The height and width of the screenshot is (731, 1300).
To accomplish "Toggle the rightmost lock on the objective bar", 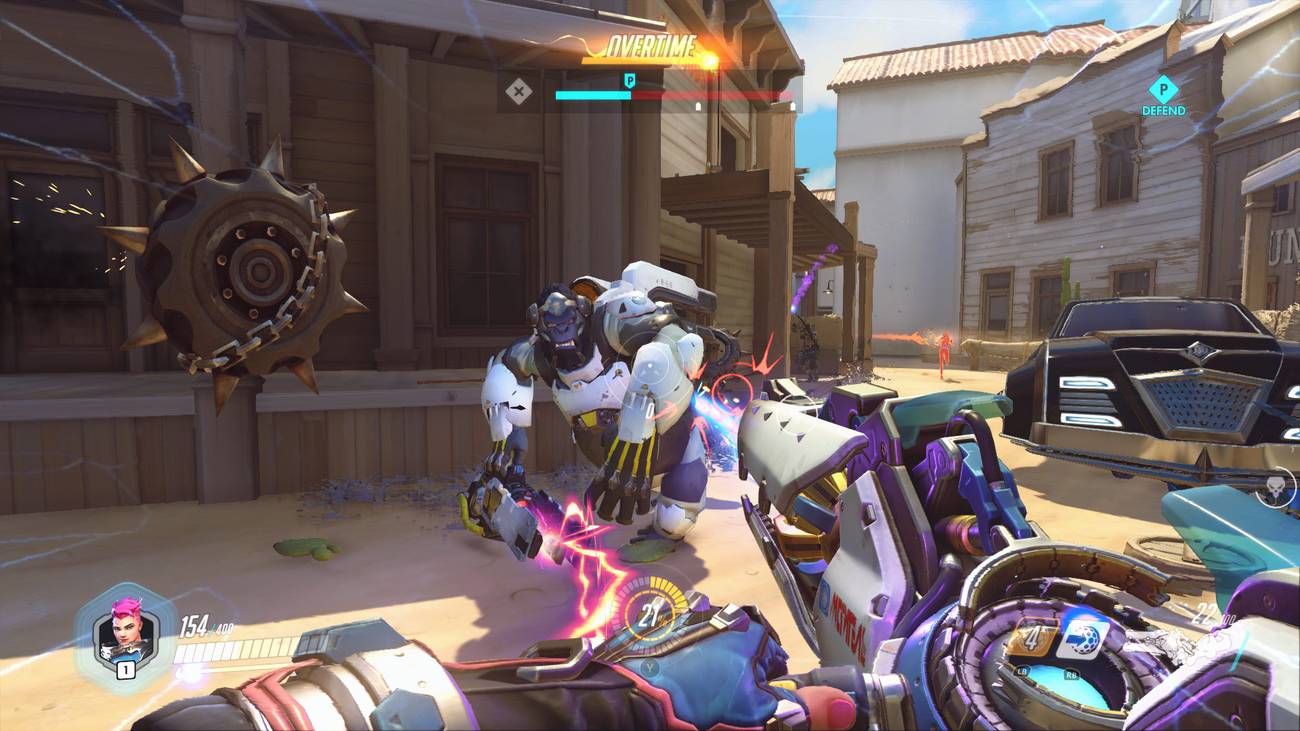I will click(x=792, y=105).
